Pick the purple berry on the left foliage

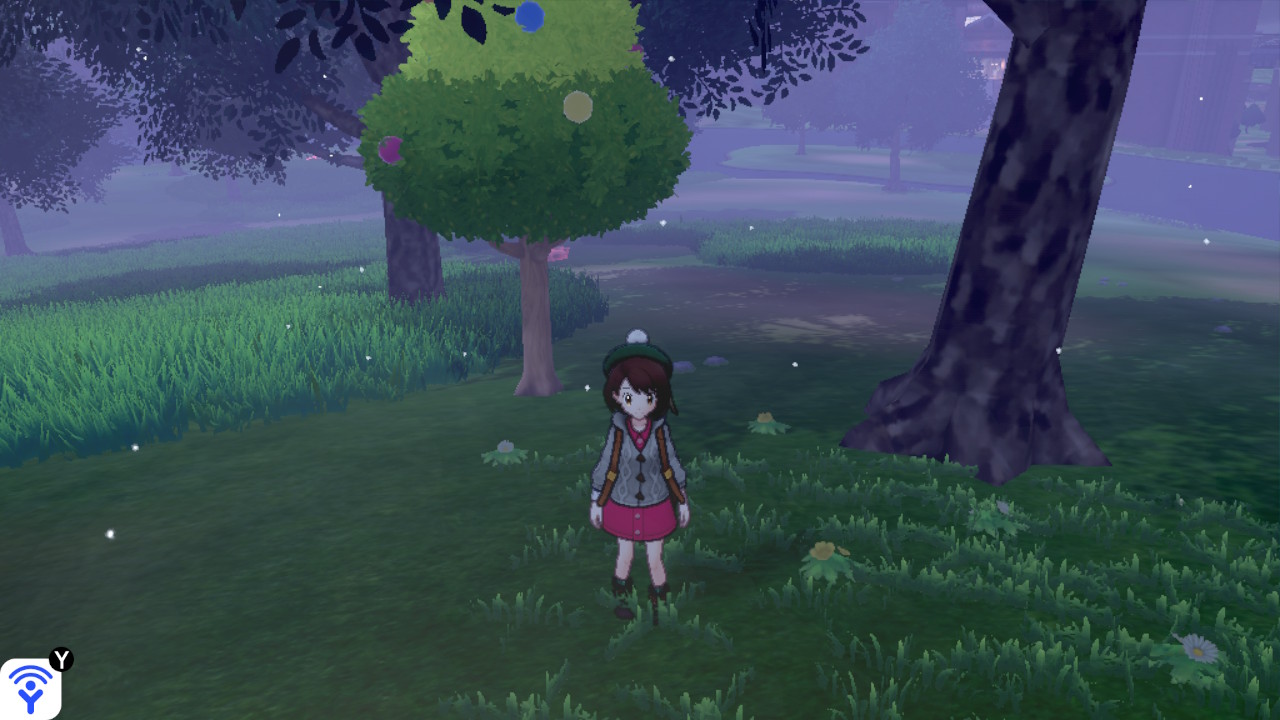pyautogui.click(x=390, y=150)
